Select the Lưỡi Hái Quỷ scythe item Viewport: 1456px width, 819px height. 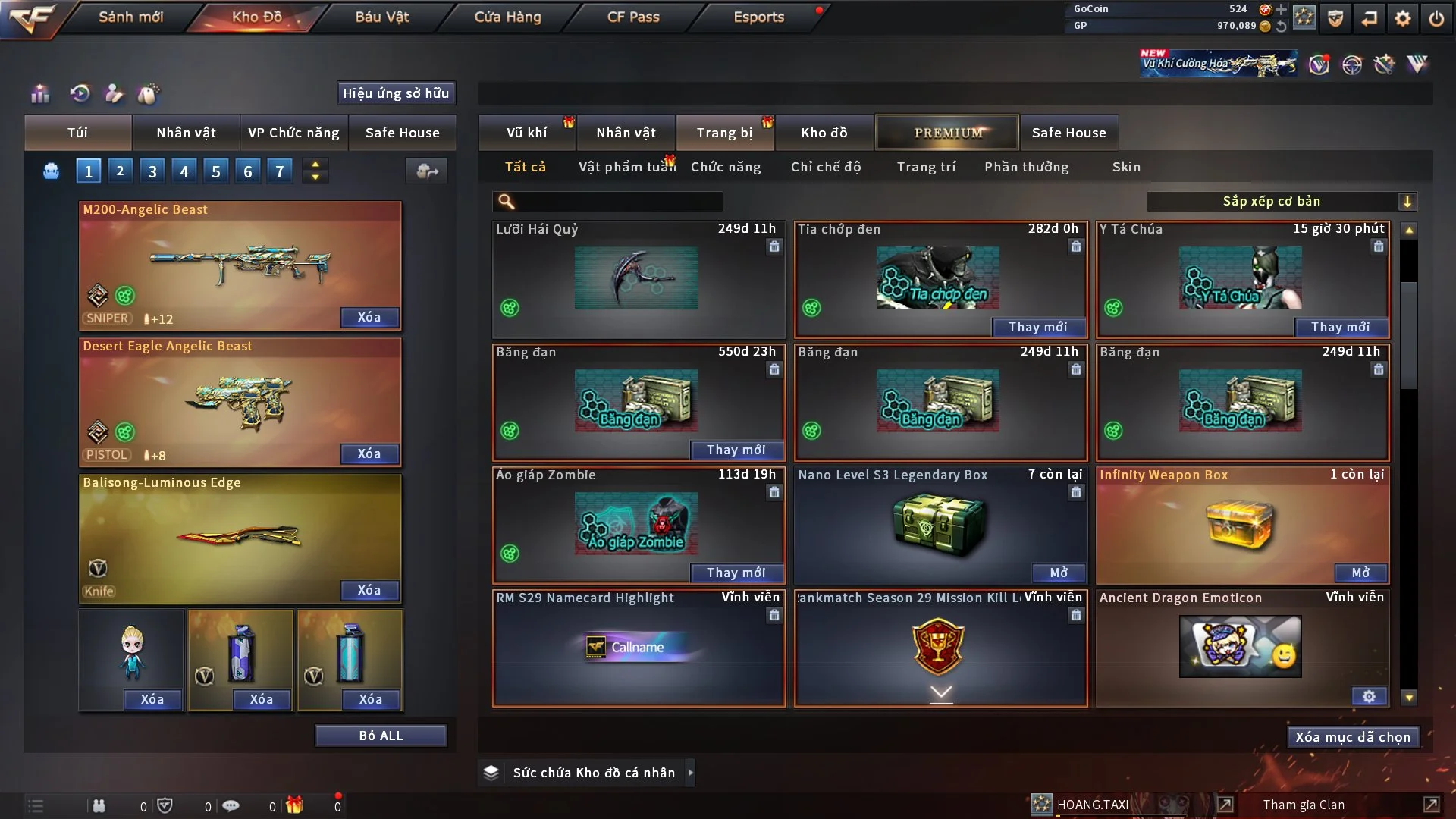635,278
